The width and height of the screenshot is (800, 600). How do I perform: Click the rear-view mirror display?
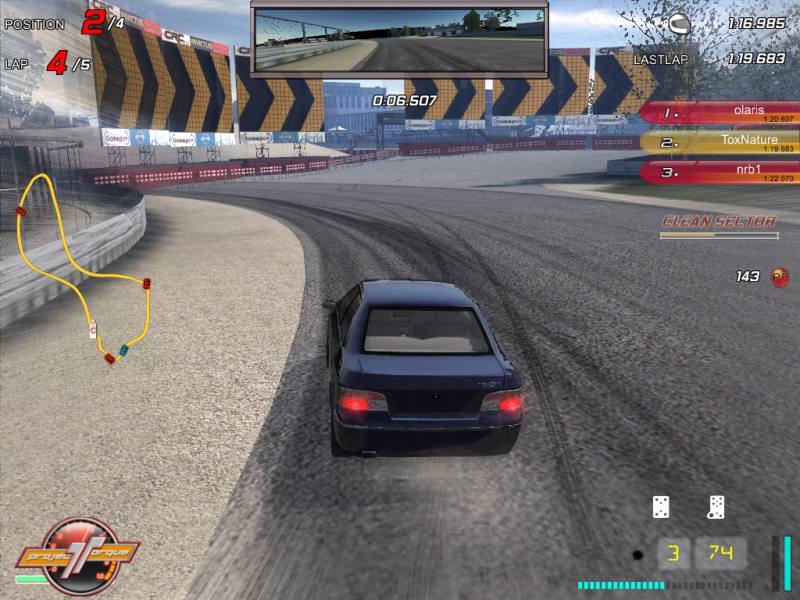399,40
